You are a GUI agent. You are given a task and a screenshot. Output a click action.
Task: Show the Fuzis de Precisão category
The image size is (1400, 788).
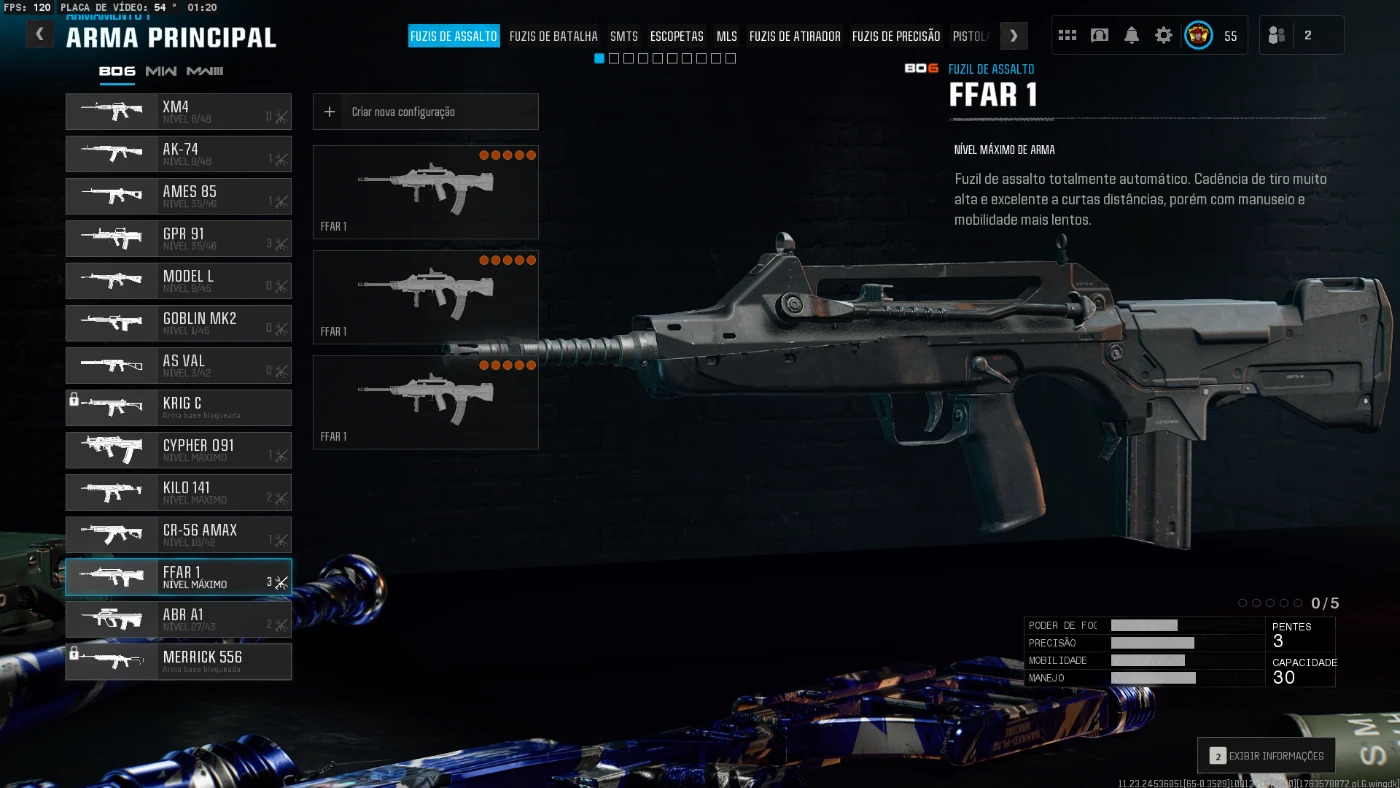coord(896,36)
